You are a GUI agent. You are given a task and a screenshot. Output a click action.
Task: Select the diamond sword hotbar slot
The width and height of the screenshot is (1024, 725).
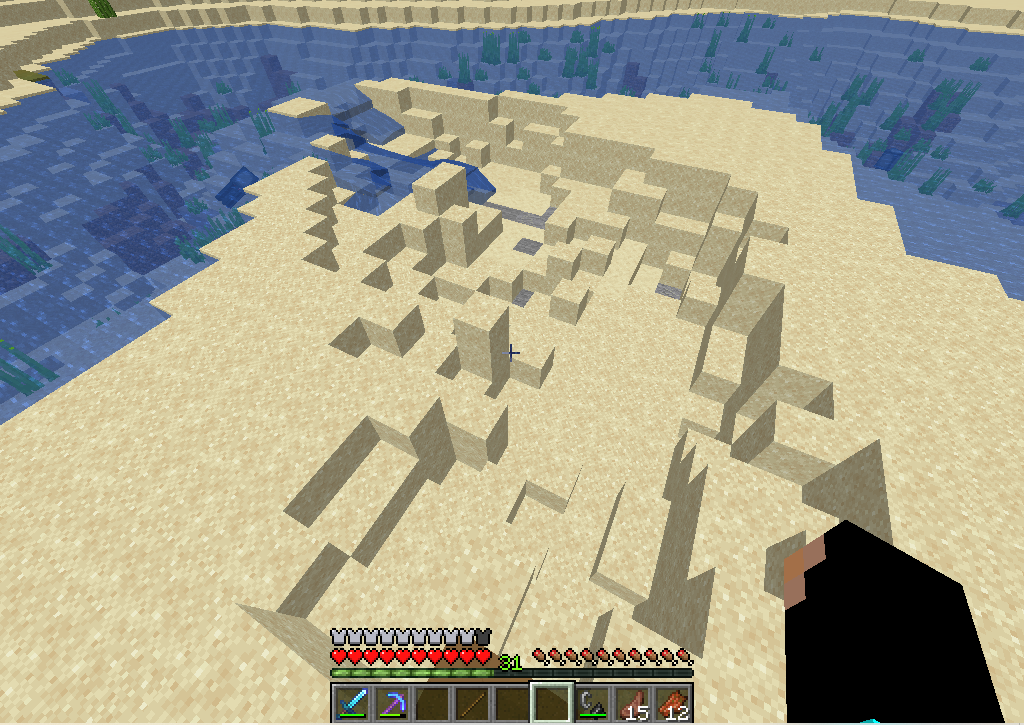tap(351, 702)
